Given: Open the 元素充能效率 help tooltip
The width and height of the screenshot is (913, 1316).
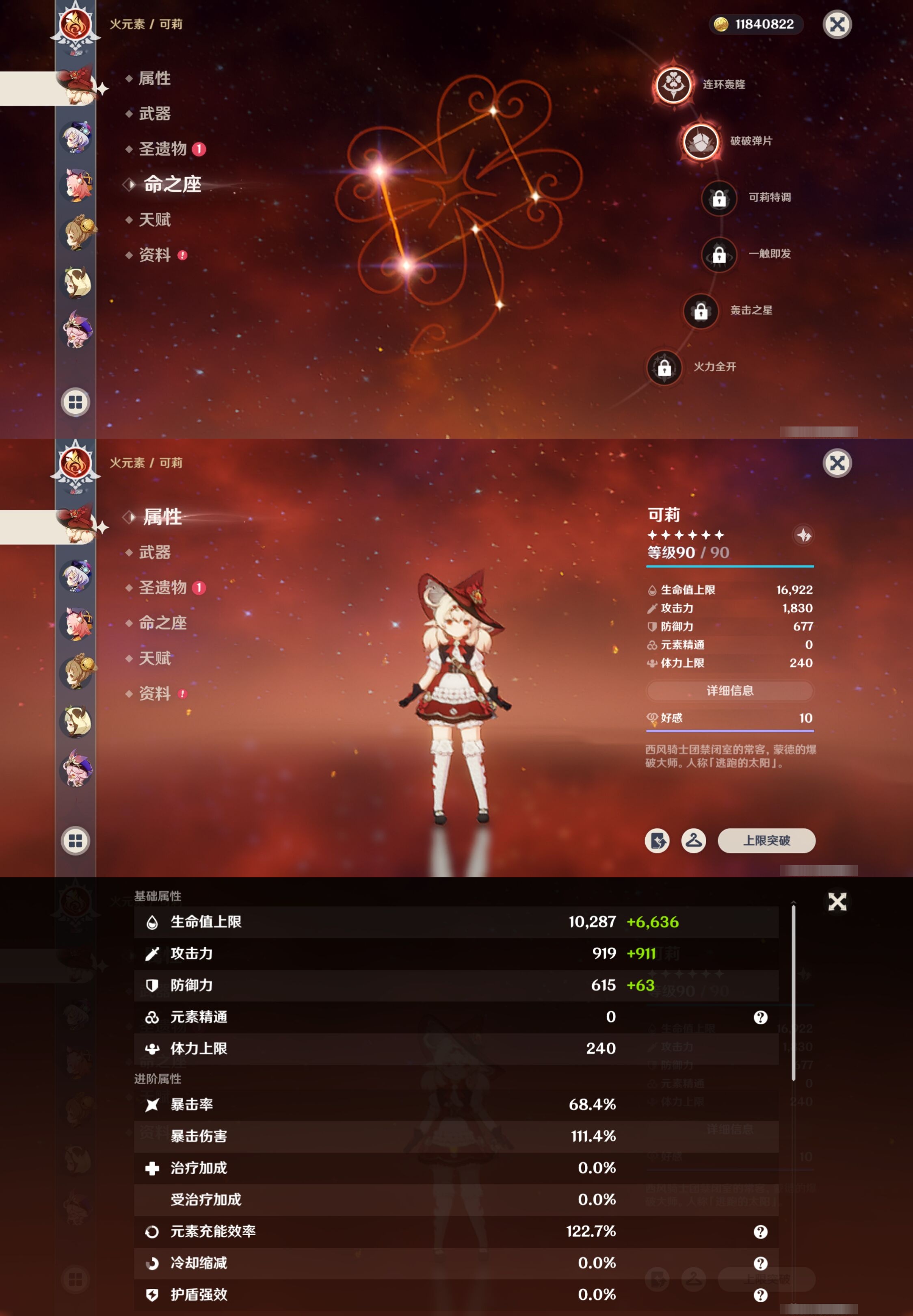Looking at the screenshot, I should pos(760,1232).
